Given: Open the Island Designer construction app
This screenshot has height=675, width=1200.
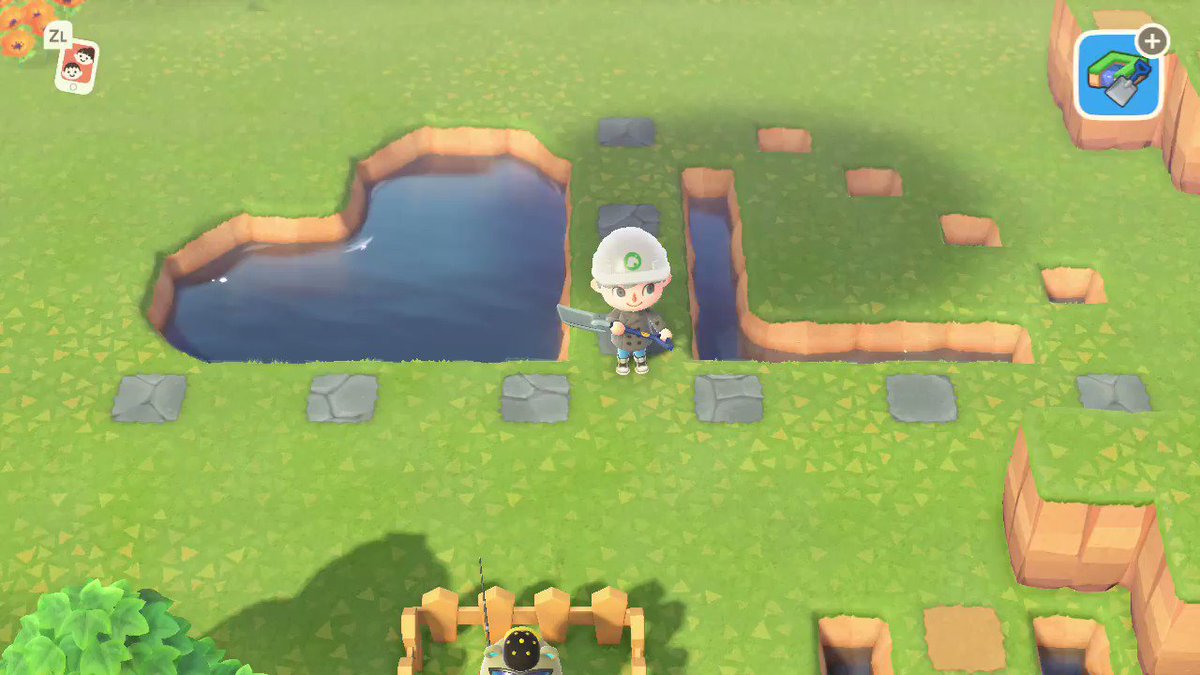Looking at the screenshot, I should pos(1119,74).
